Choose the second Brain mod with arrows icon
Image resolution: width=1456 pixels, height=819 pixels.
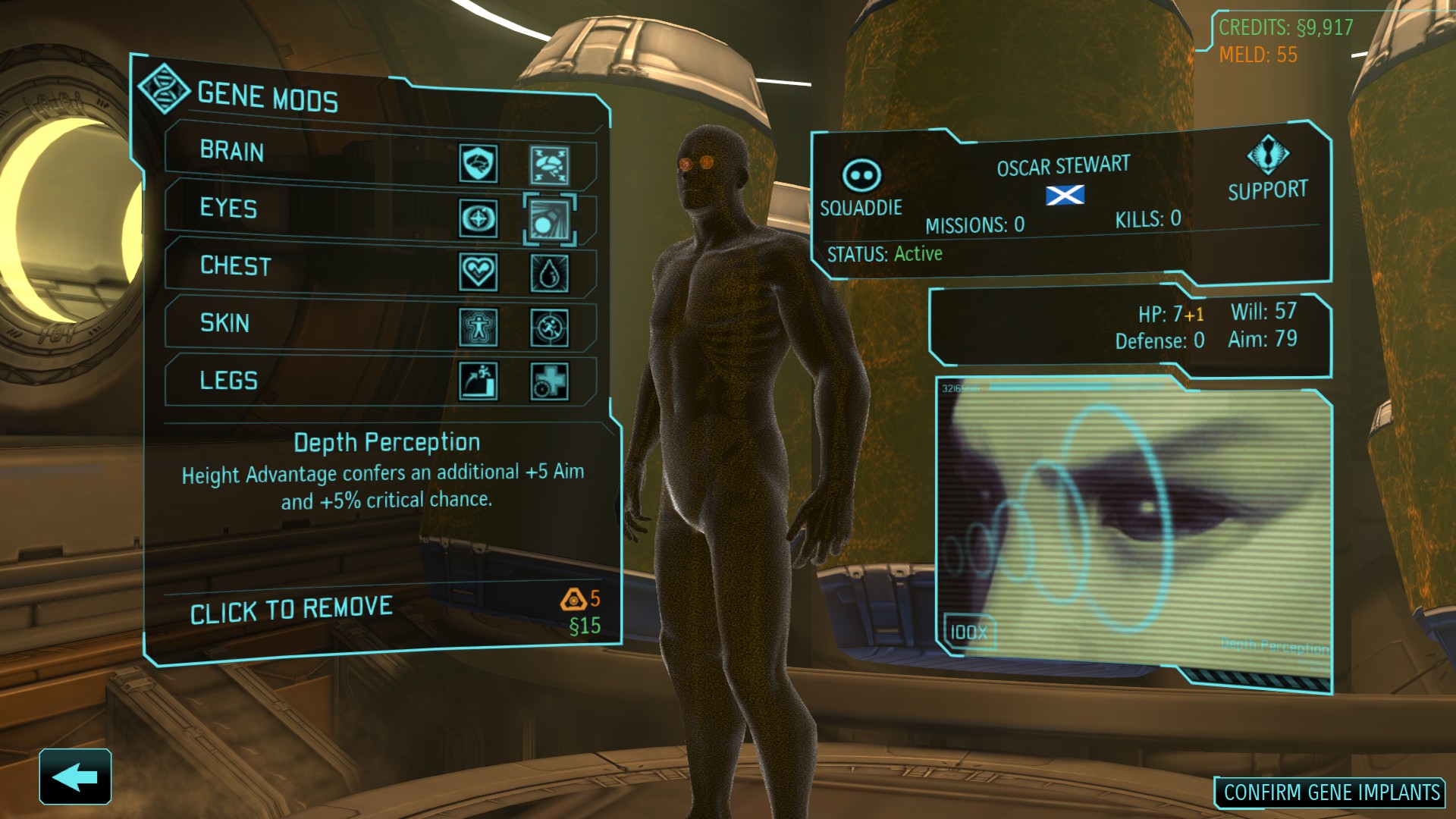pyautogui.click(x=549, y=166)
